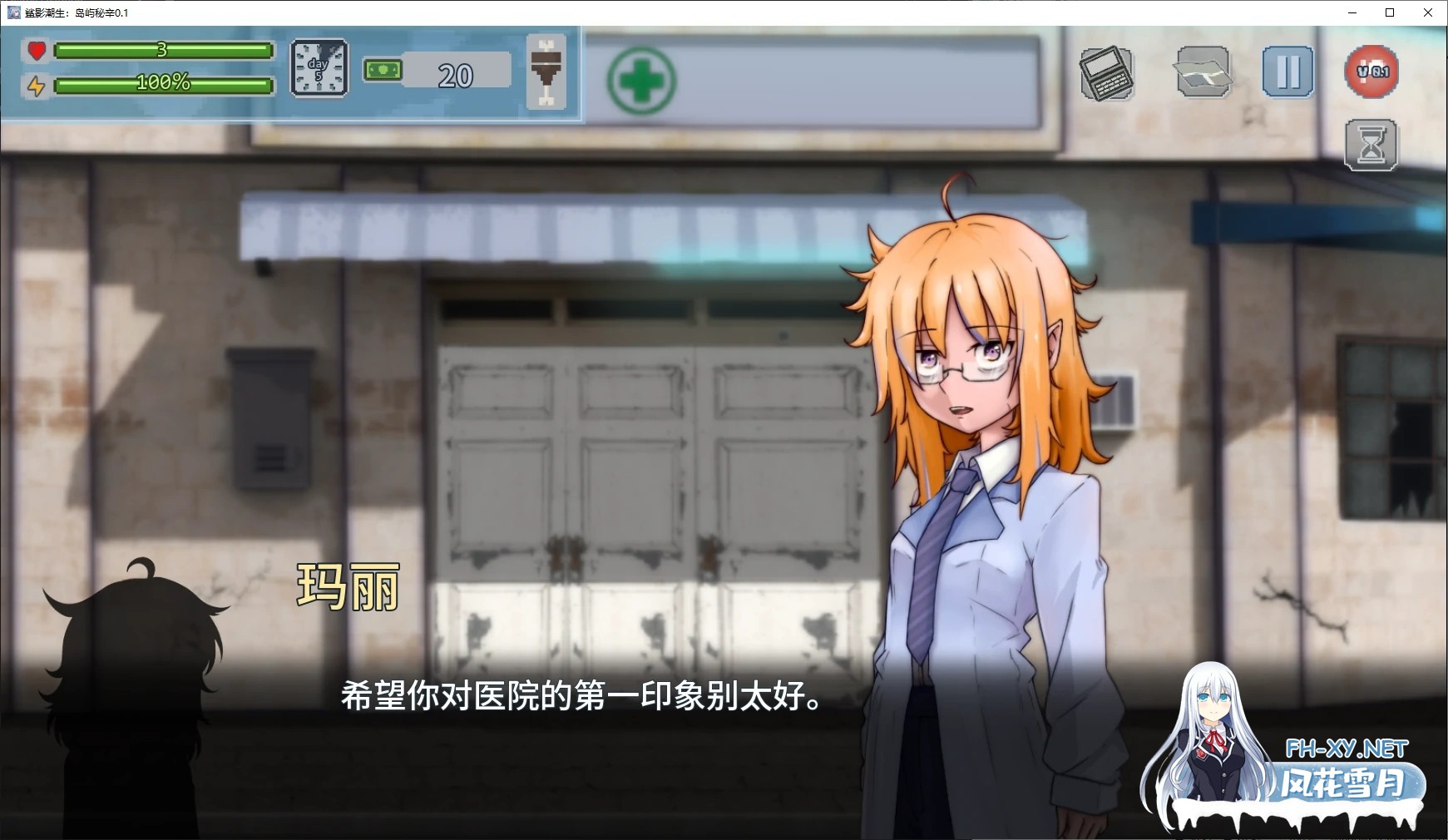1448x840 pixels.
Task: Click the character name label 玛丽
Action: pos(347,587)
